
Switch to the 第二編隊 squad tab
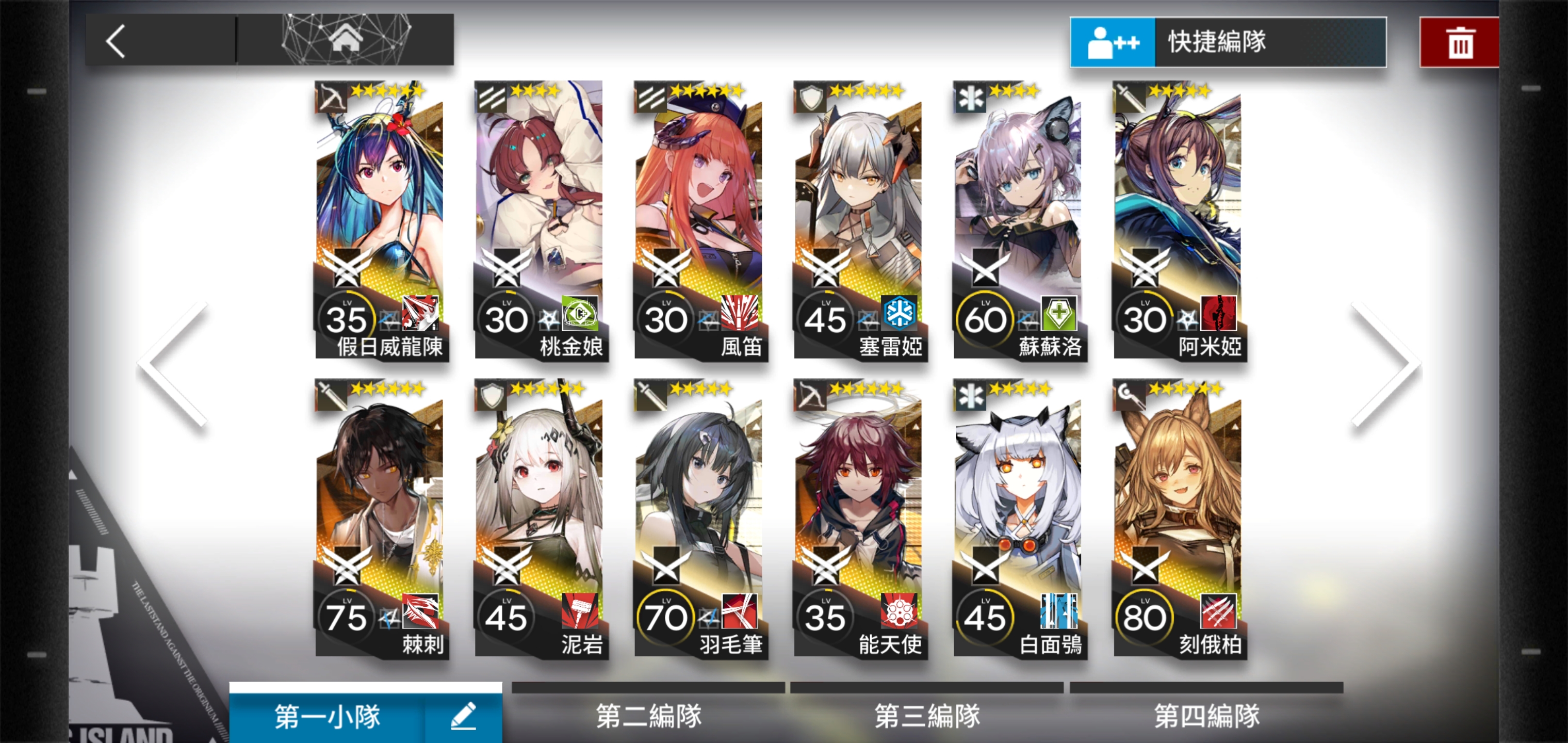[x=648, y=715]
